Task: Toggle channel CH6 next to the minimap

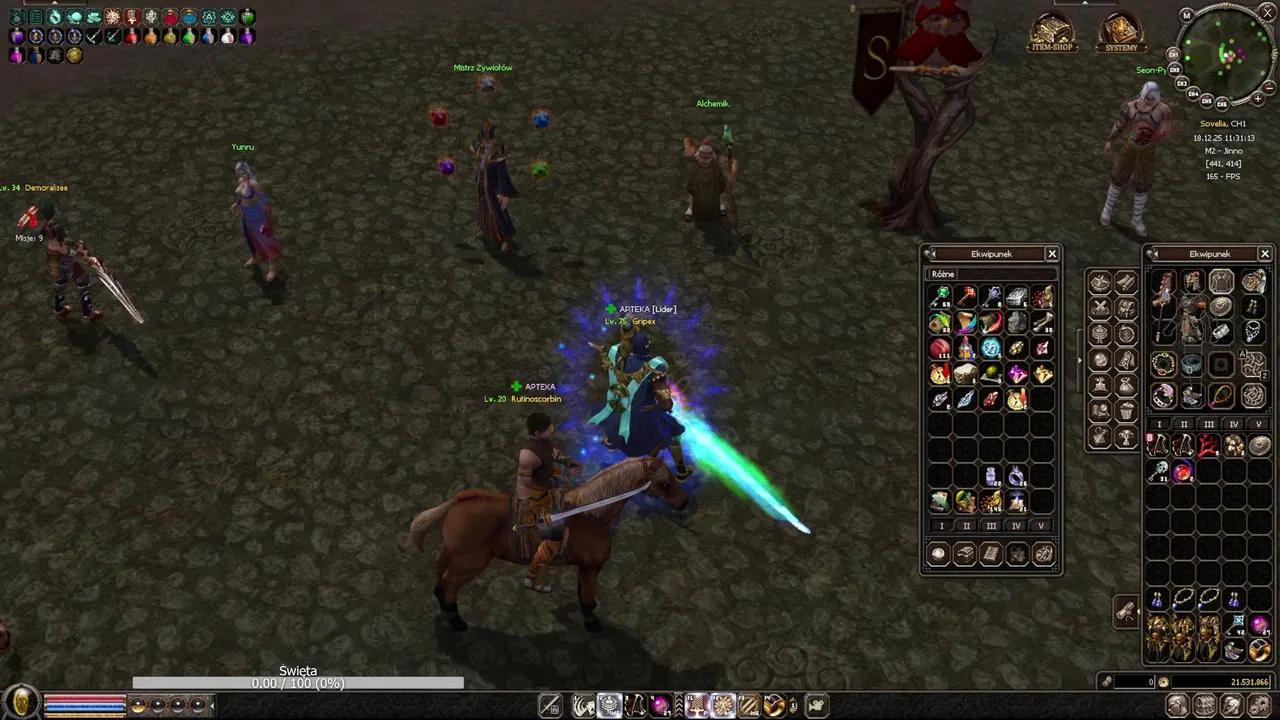Action: (x=1223, y=103)
